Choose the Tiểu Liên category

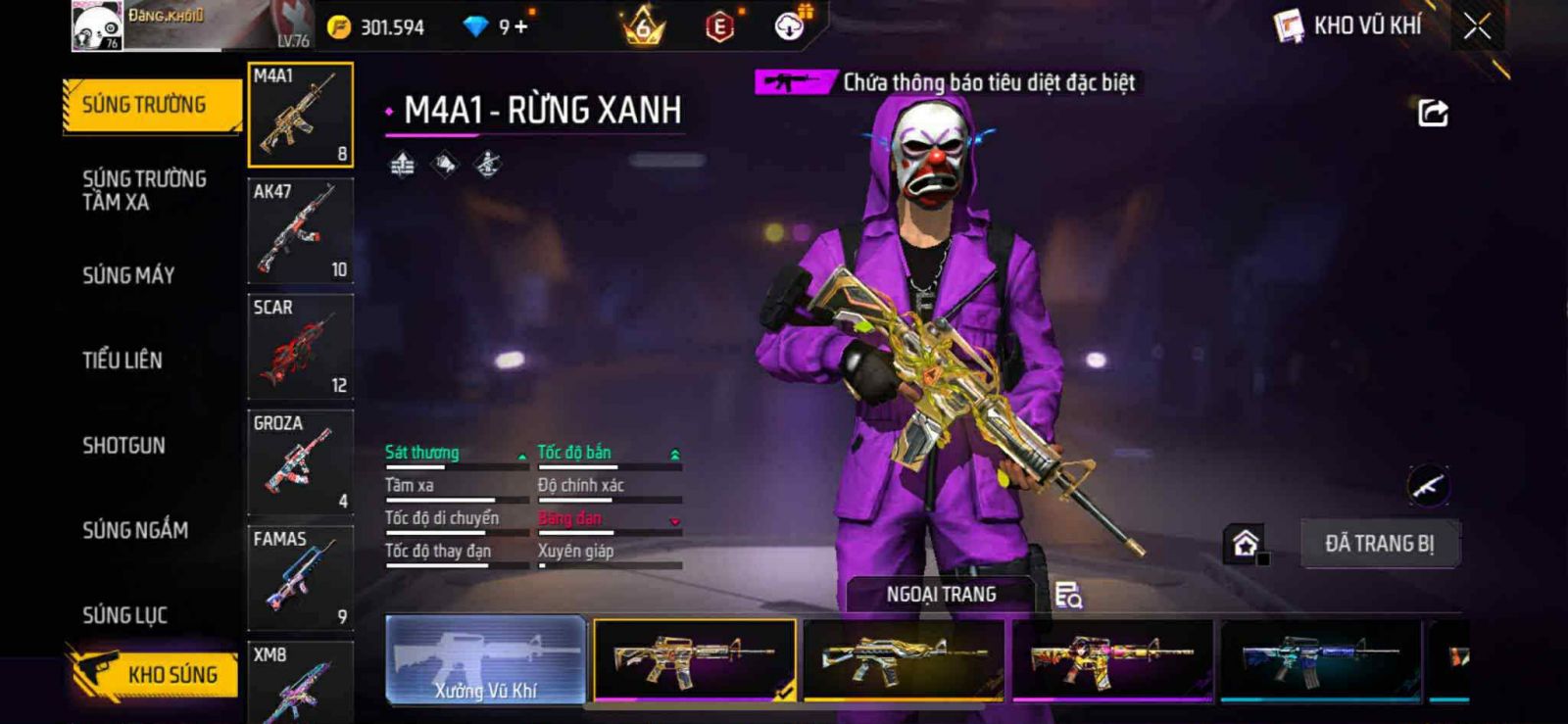click(x=122, y=361)
